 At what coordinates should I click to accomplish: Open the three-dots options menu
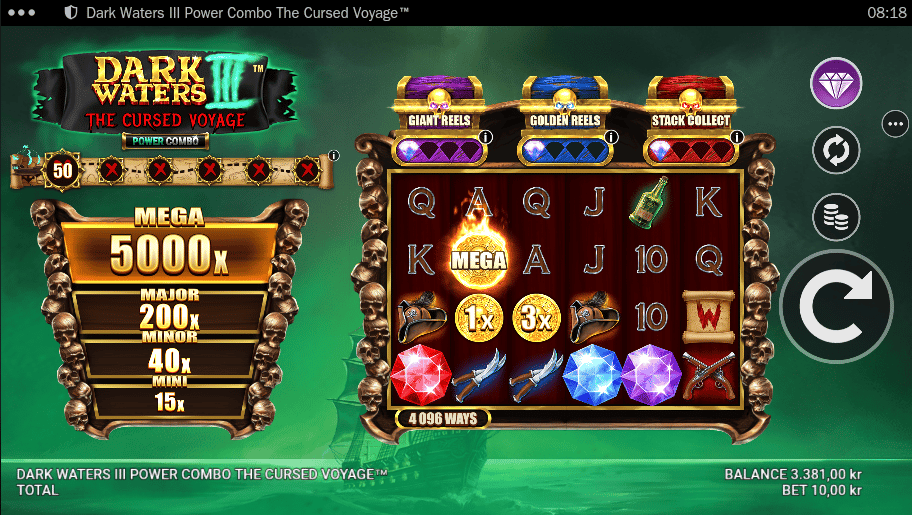(x=894, y=124)
